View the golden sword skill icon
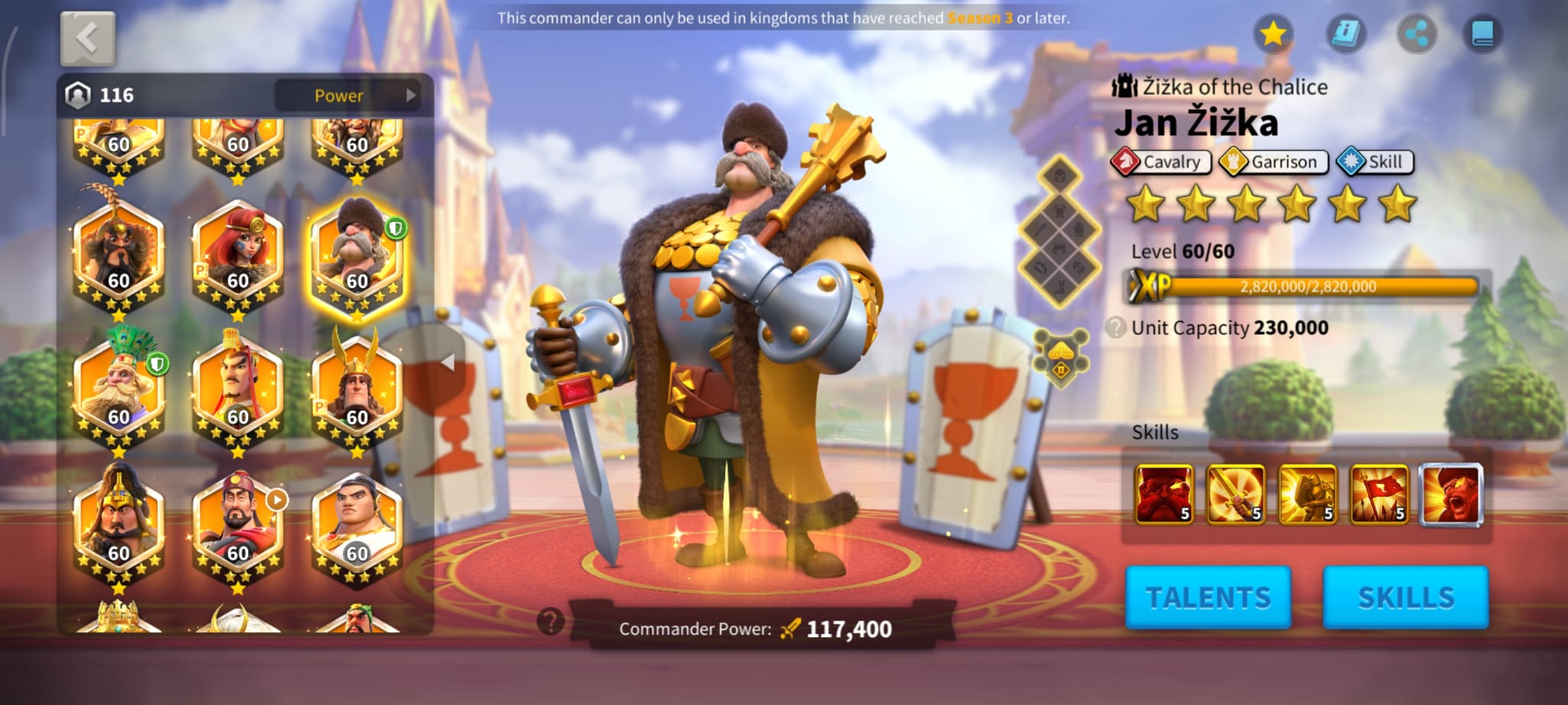Viewport: 1568px width, 705px height. [1235, 494]
